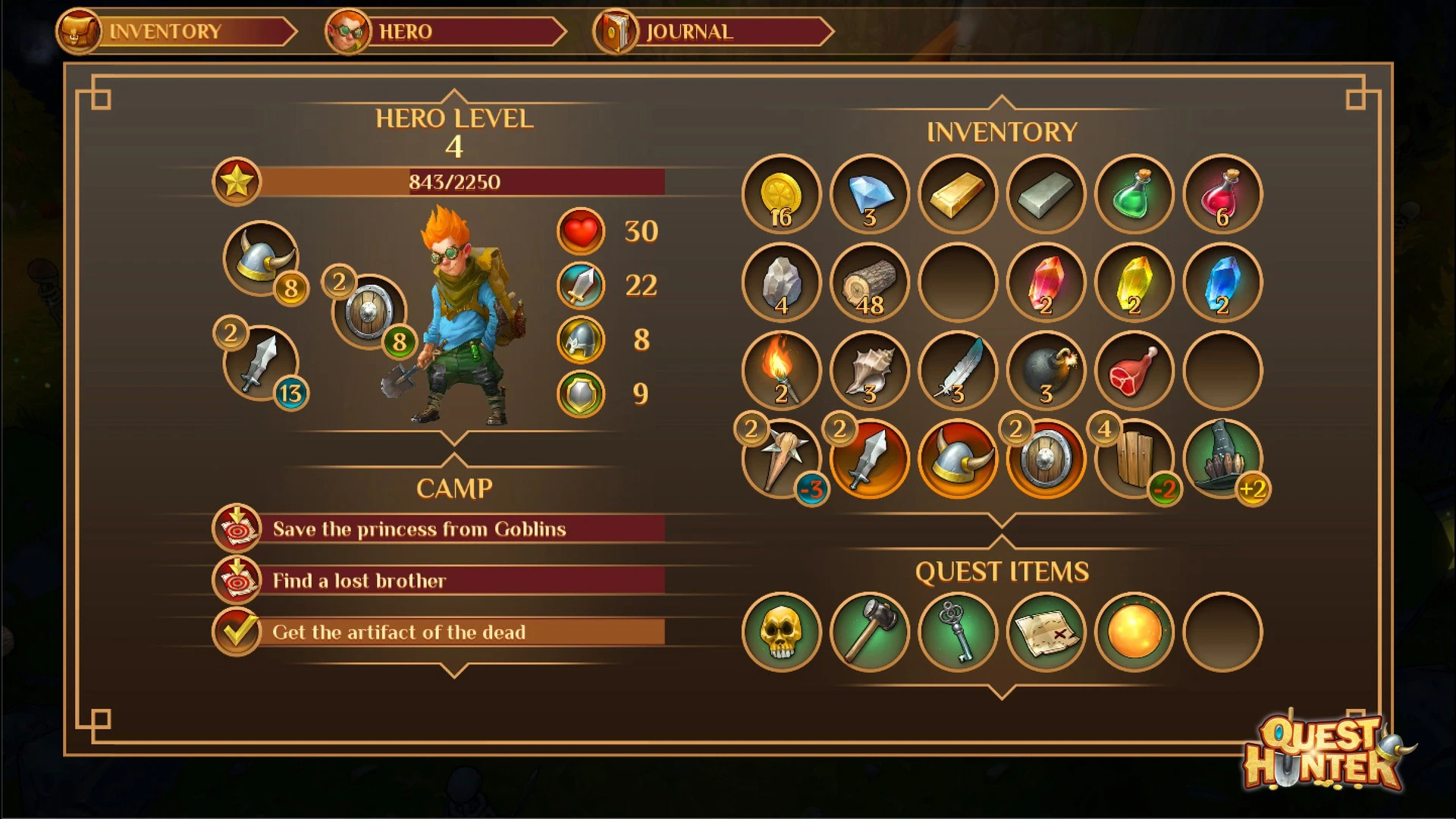Select the Find a lost brother quest
Image resolution: width=1456 pixels, height=819 pixels.
(x=440, y=580)
